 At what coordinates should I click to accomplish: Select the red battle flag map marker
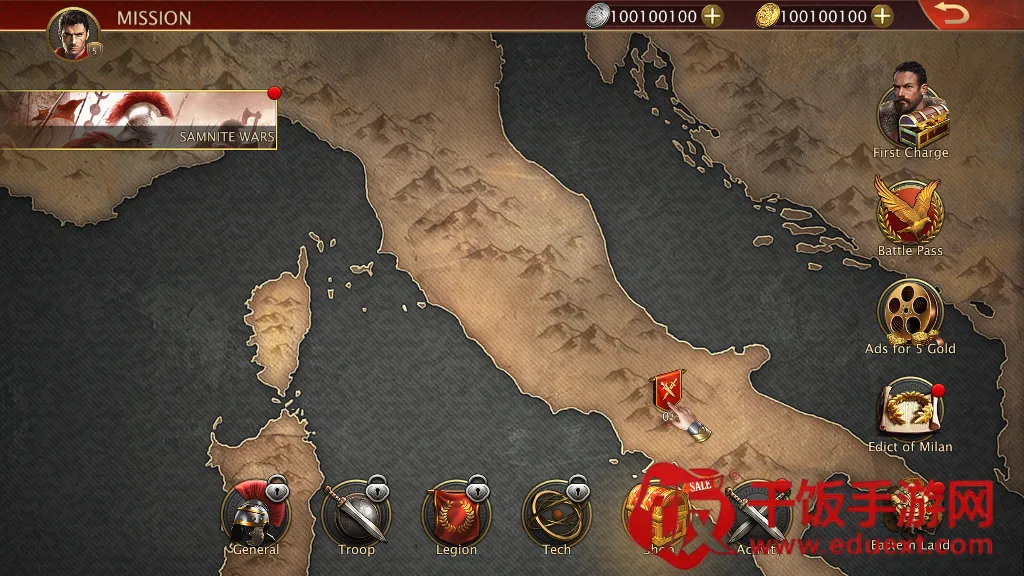[667, 389]
